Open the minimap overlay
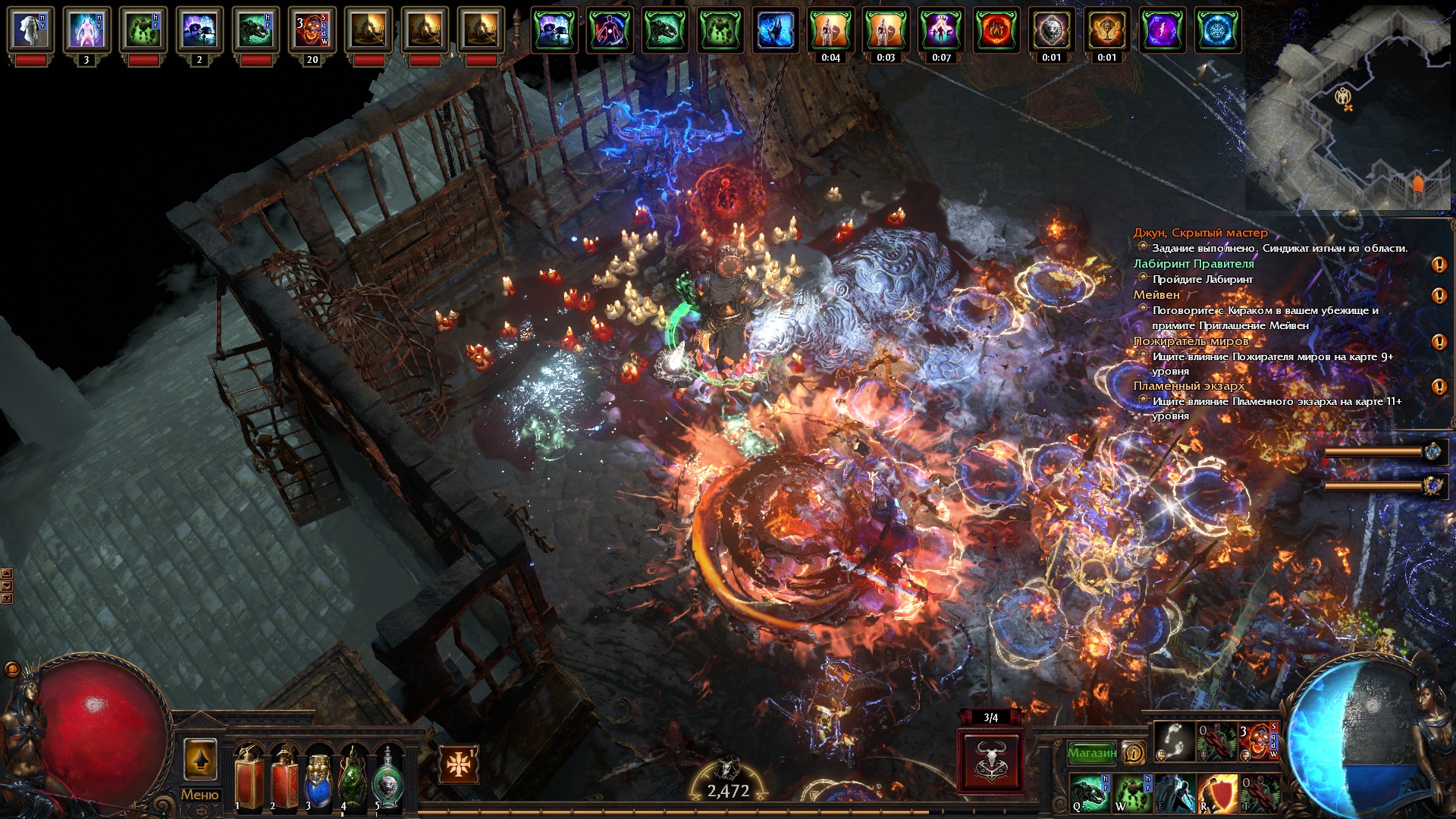 point(1350,105)
